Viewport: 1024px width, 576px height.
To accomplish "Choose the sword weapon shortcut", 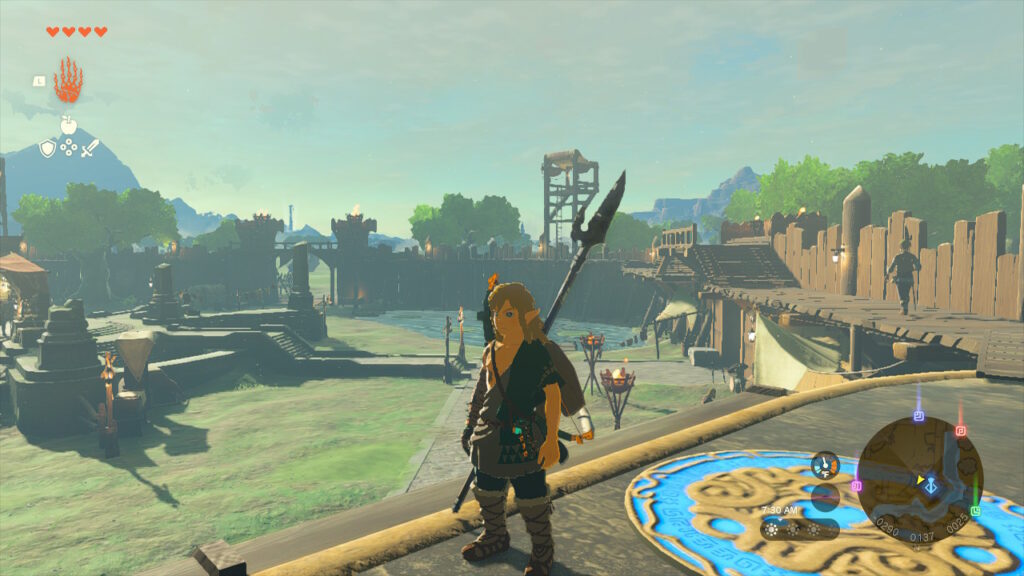I will (x=90, y=148).
